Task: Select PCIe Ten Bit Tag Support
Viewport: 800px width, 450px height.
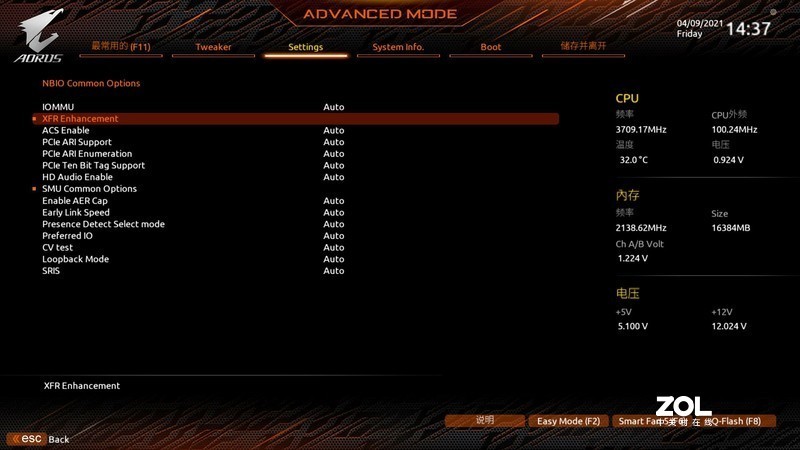Action: (93, 165)
